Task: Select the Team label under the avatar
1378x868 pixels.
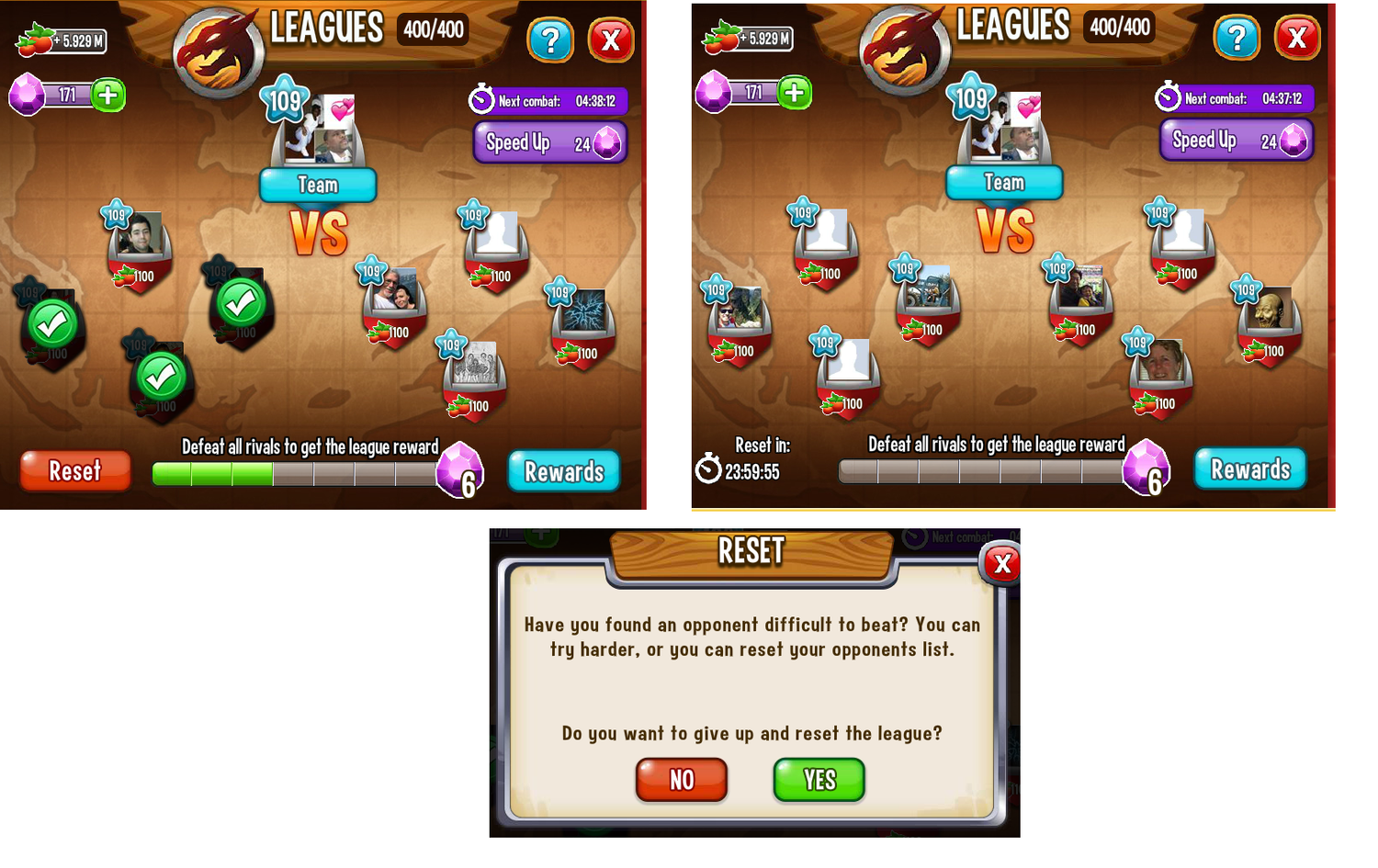Action: (317, 186)
